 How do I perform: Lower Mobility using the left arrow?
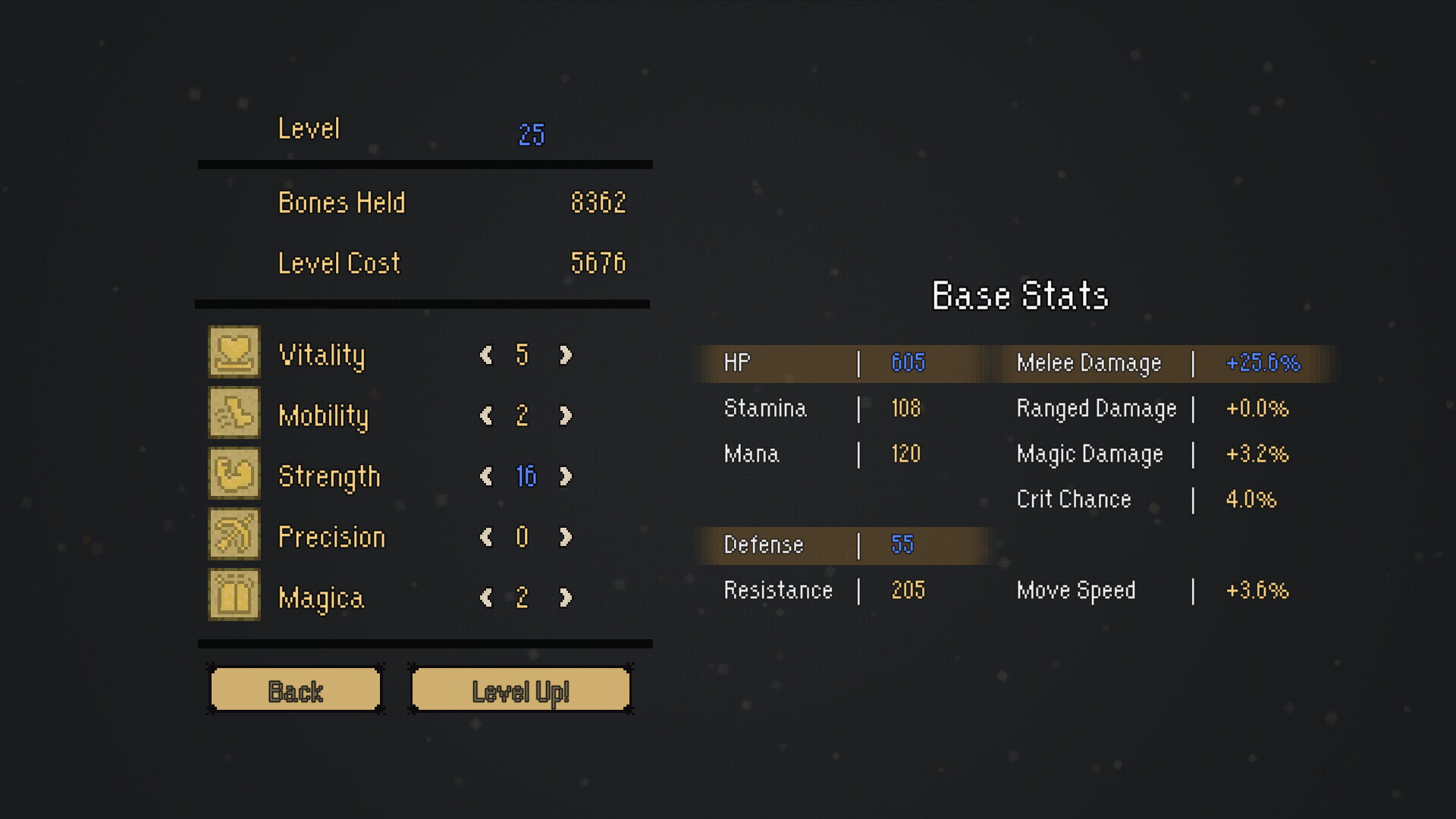[x=486, y=416]
